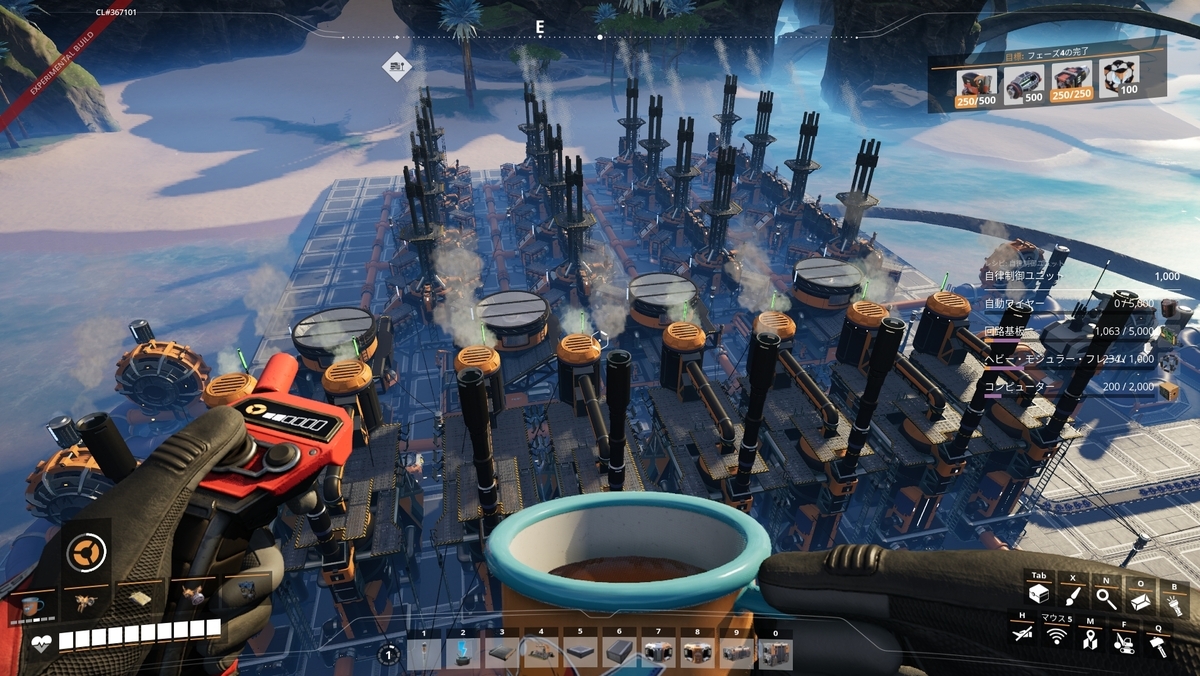The image size is (1200, 676).
Task: Select the dark block in hotbar slot 6
Action: pyautogui.click(x=619, y=653)
